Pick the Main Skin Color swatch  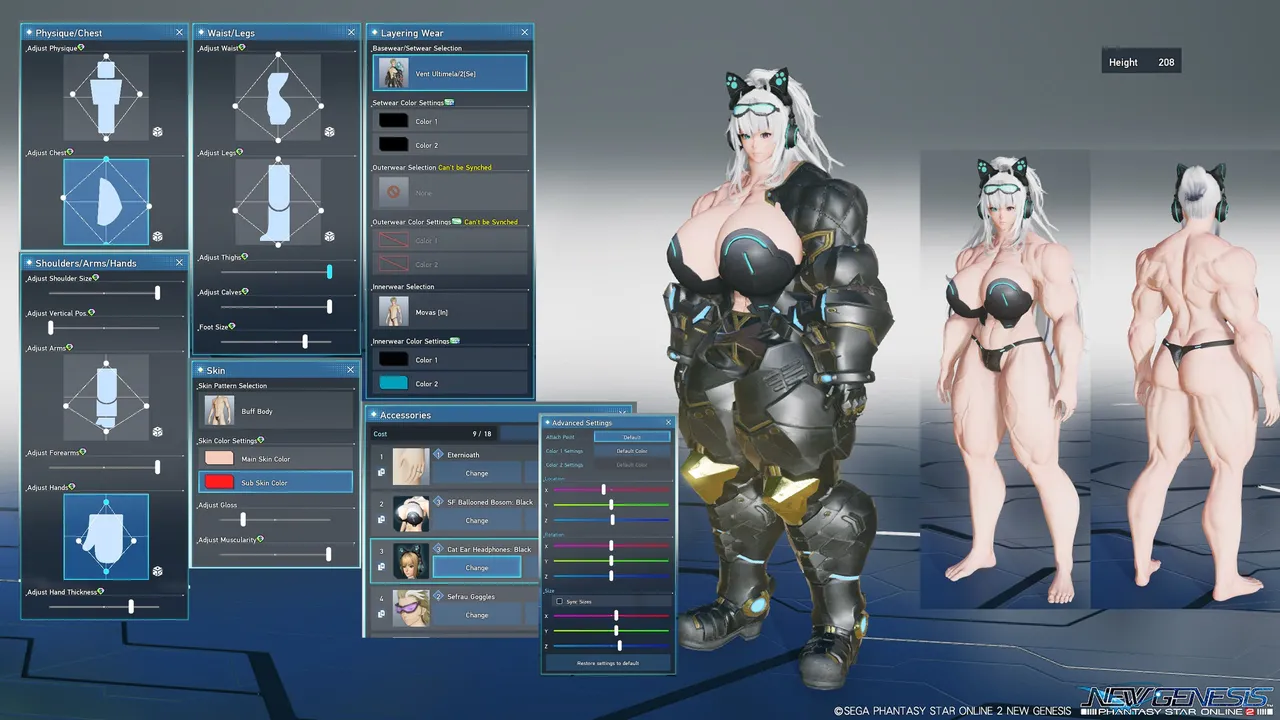(x=275, y=459)
